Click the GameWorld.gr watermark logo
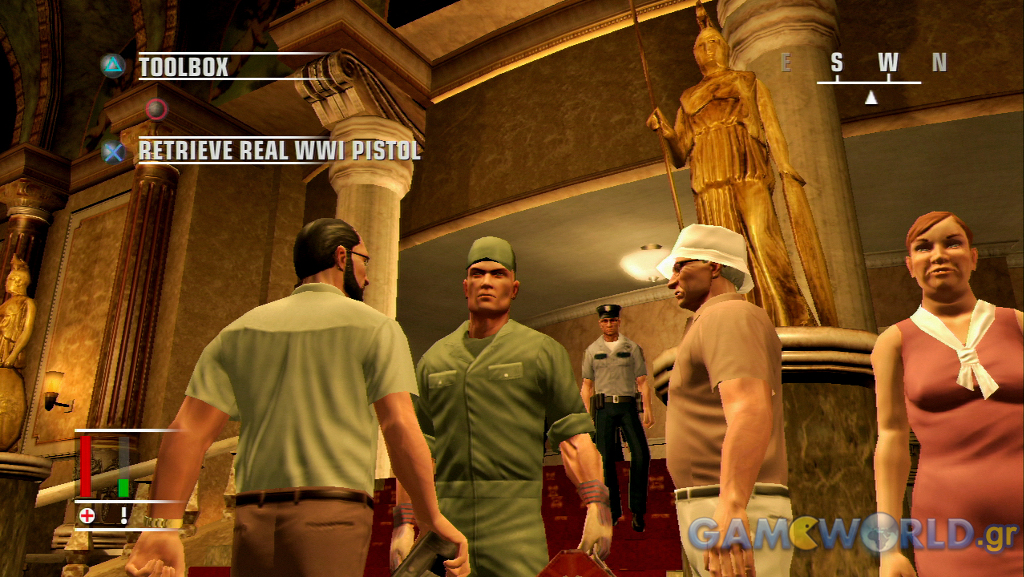Image resolution: width=1024 pixels, height=577 pixels. click(852, 534)
